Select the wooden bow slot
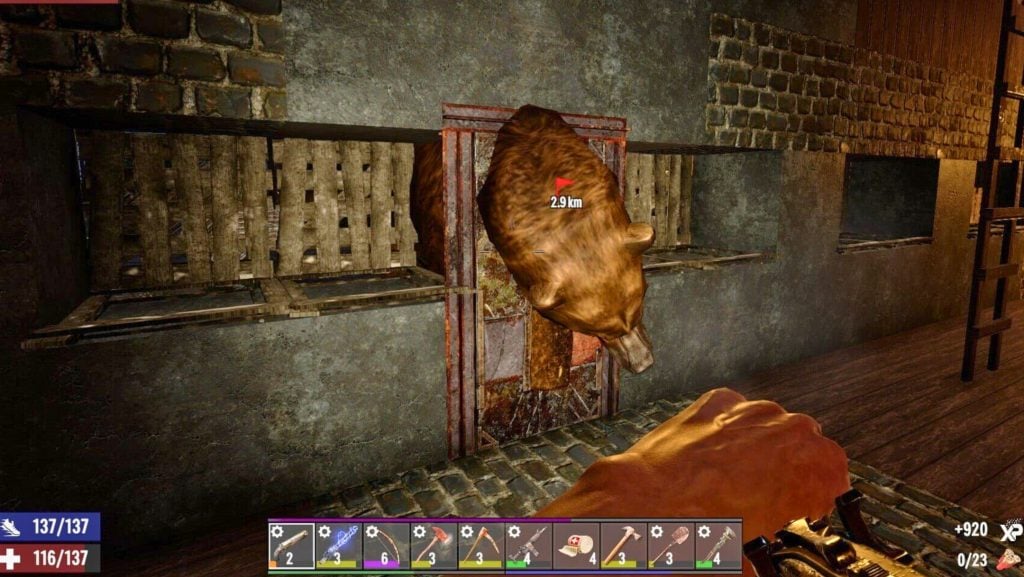This screenshot has width=1024, height=577. pos(386,545)
